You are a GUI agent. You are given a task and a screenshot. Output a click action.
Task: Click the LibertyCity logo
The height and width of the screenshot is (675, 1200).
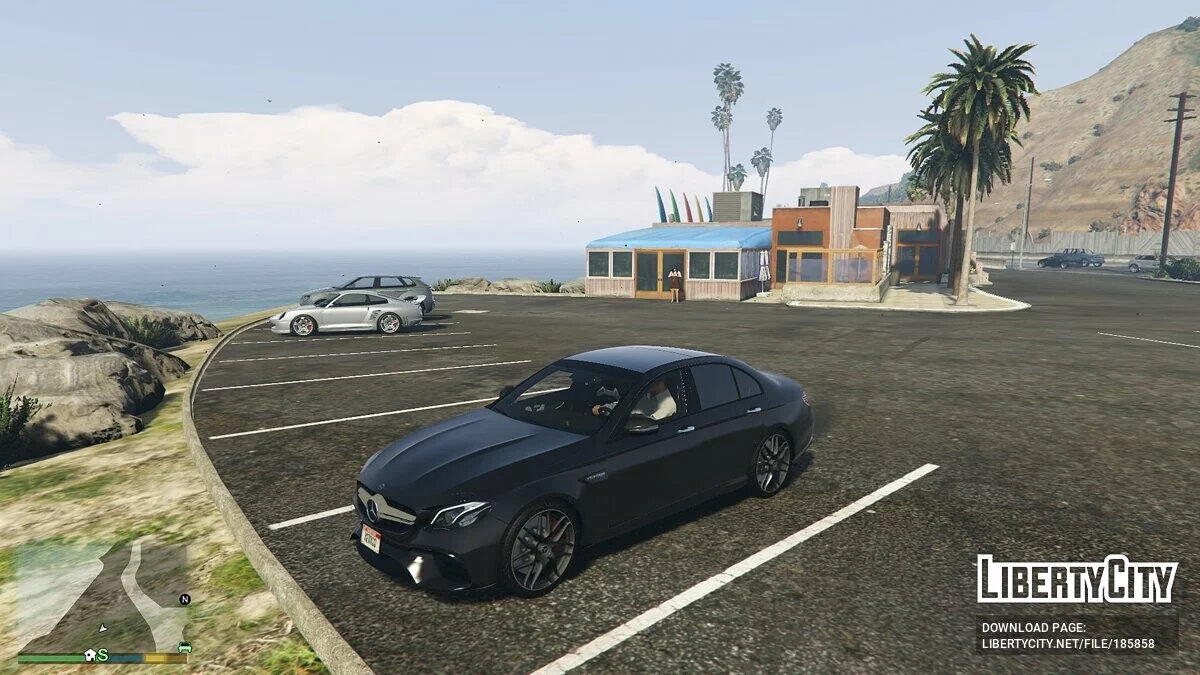click(1076, 579)
